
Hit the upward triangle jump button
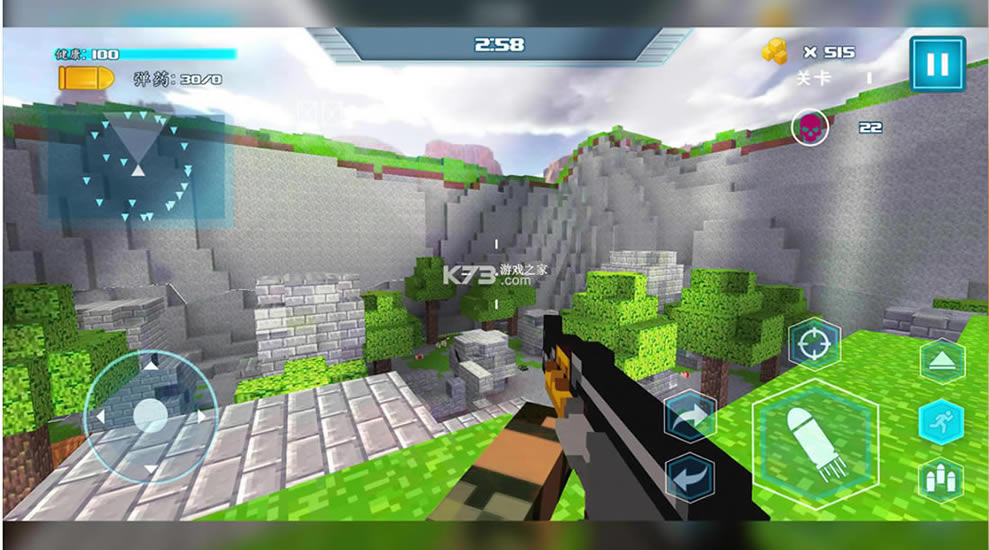(x=941, y=362)
